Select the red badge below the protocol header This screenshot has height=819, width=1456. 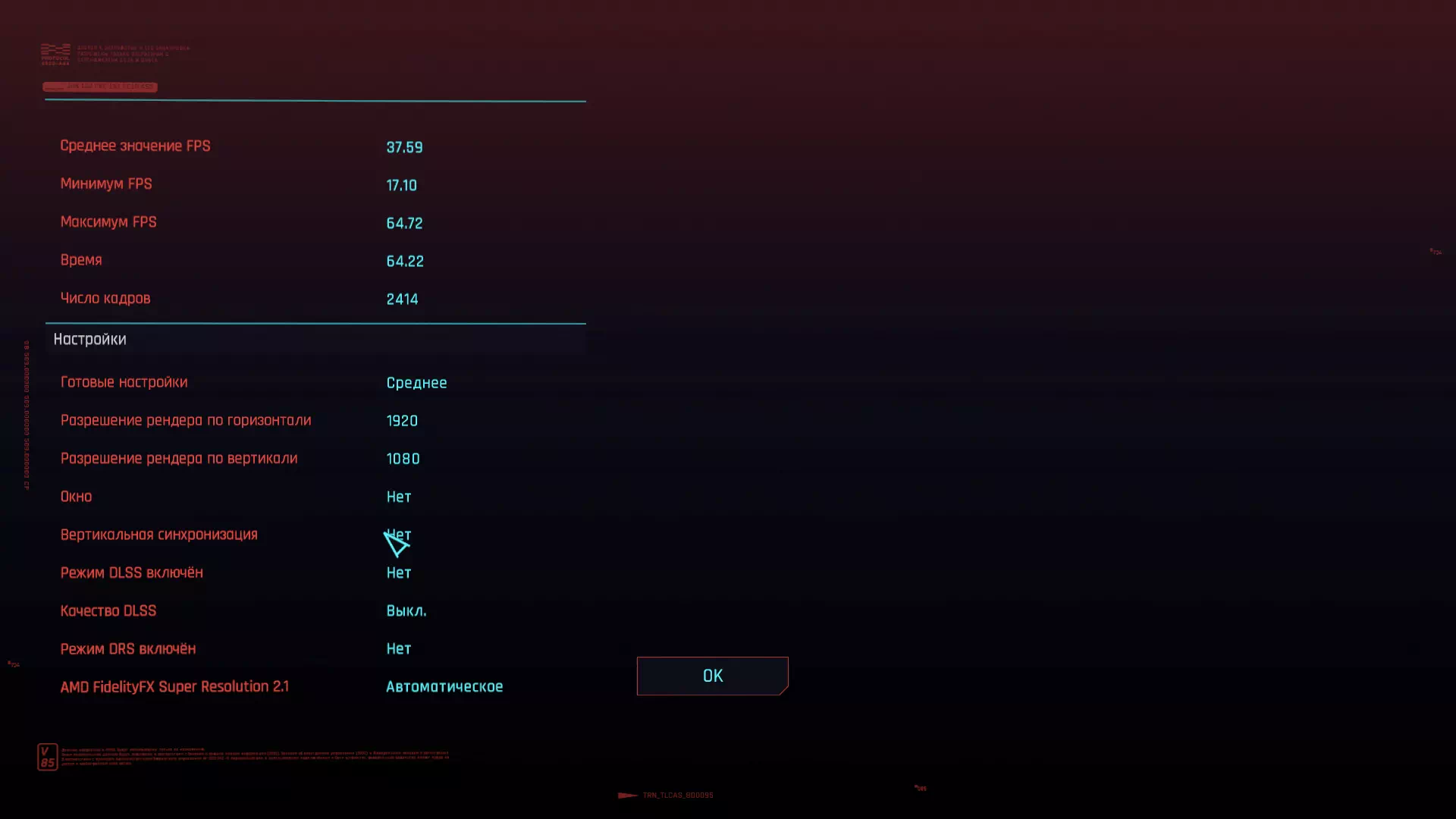(x=100, y=86)
